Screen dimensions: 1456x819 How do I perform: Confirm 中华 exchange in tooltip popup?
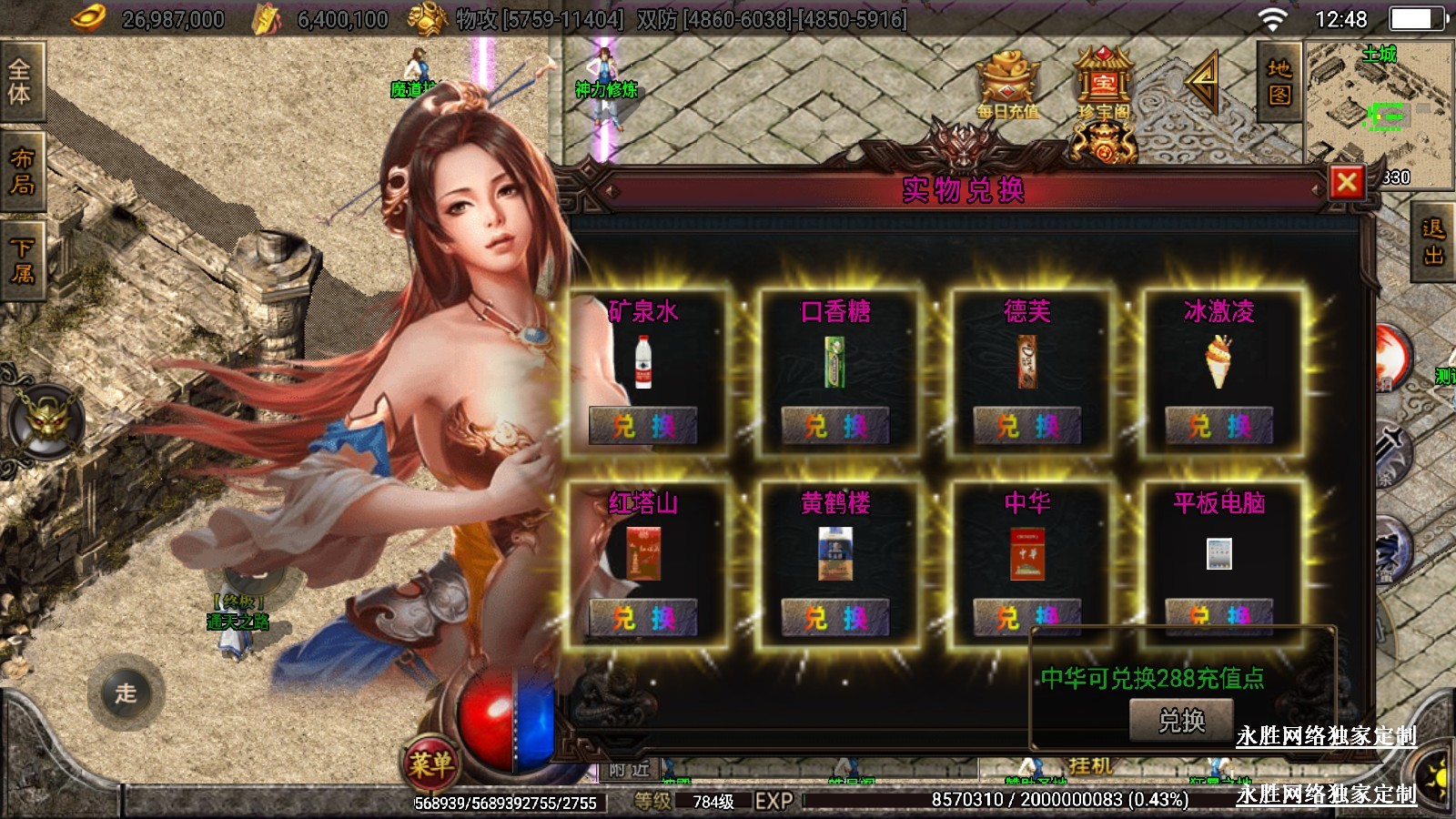1181,721
